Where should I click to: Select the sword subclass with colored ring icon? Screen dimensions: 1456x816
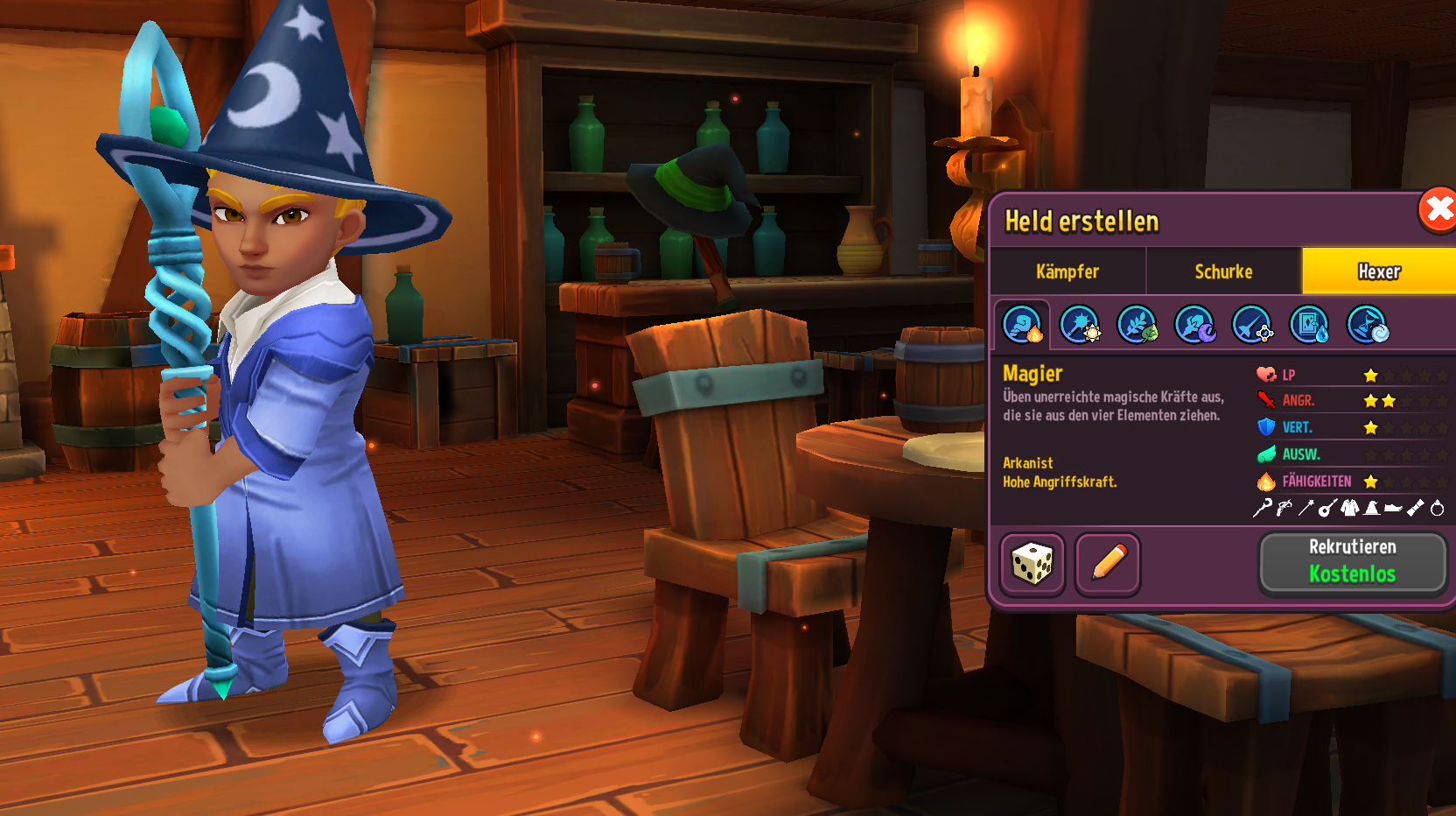click(1252, 325)
